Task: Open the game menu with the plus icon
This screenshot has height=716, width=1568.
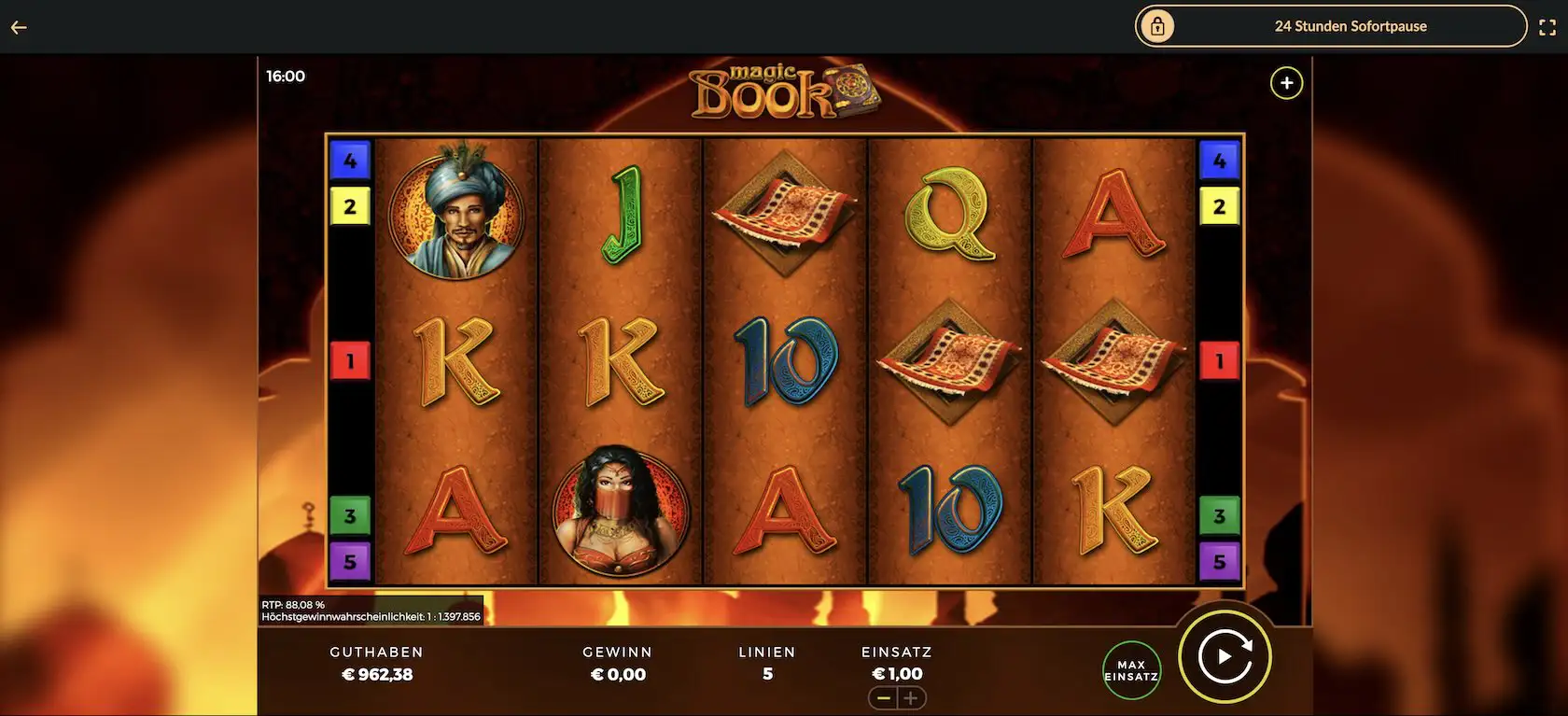Action: 1286,82
